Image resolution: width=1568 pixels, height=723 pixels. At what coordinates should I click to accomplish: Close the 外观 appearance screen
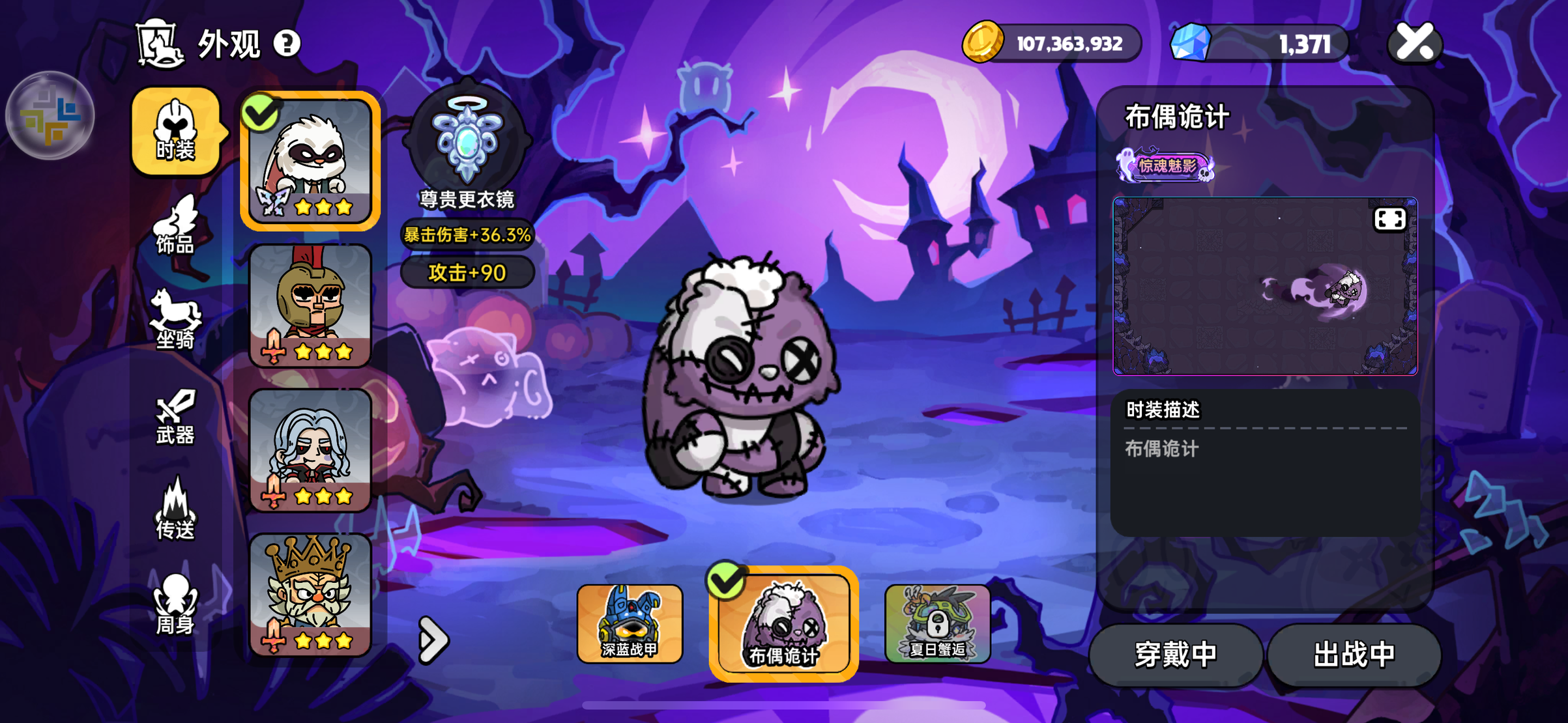[1415, 44]
